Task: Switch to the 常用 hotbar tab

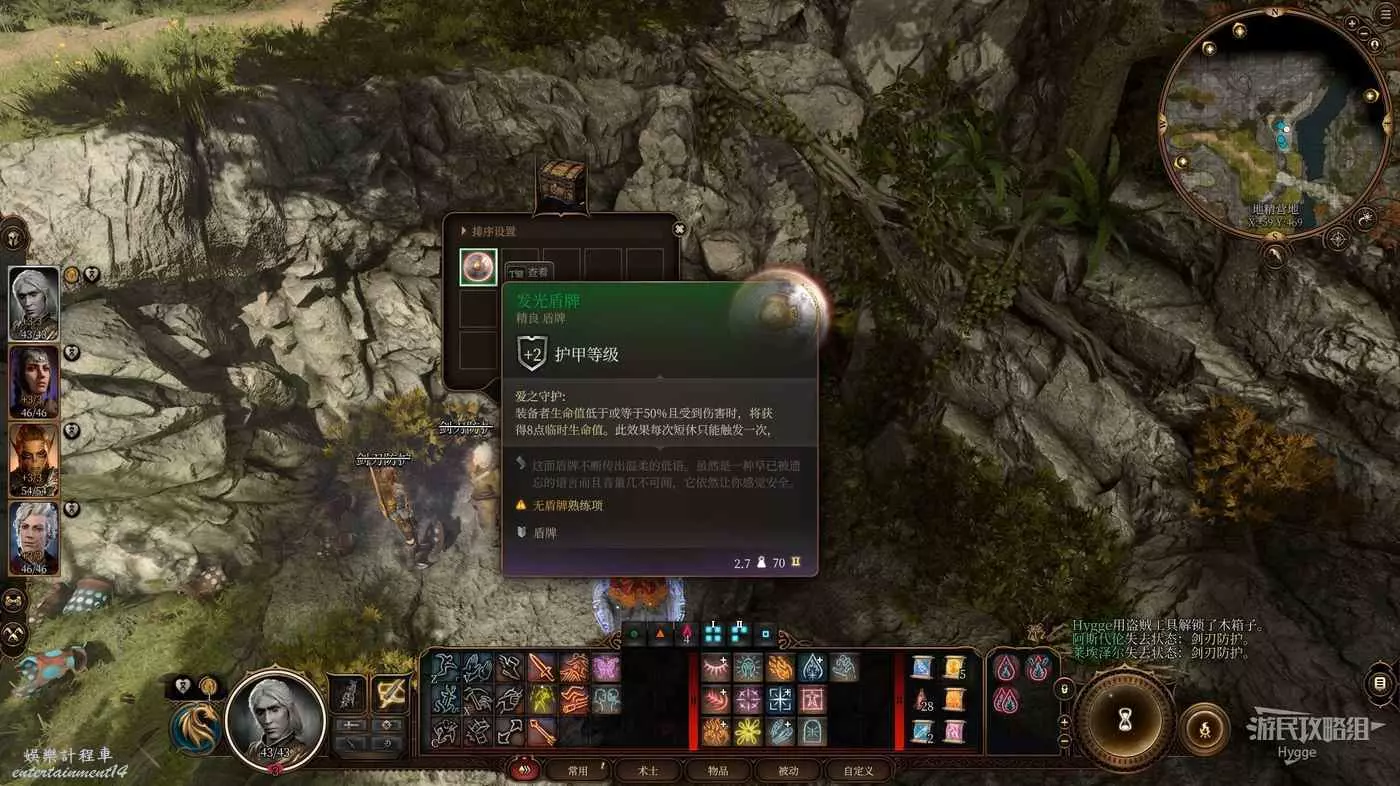Action: [578, 770]
